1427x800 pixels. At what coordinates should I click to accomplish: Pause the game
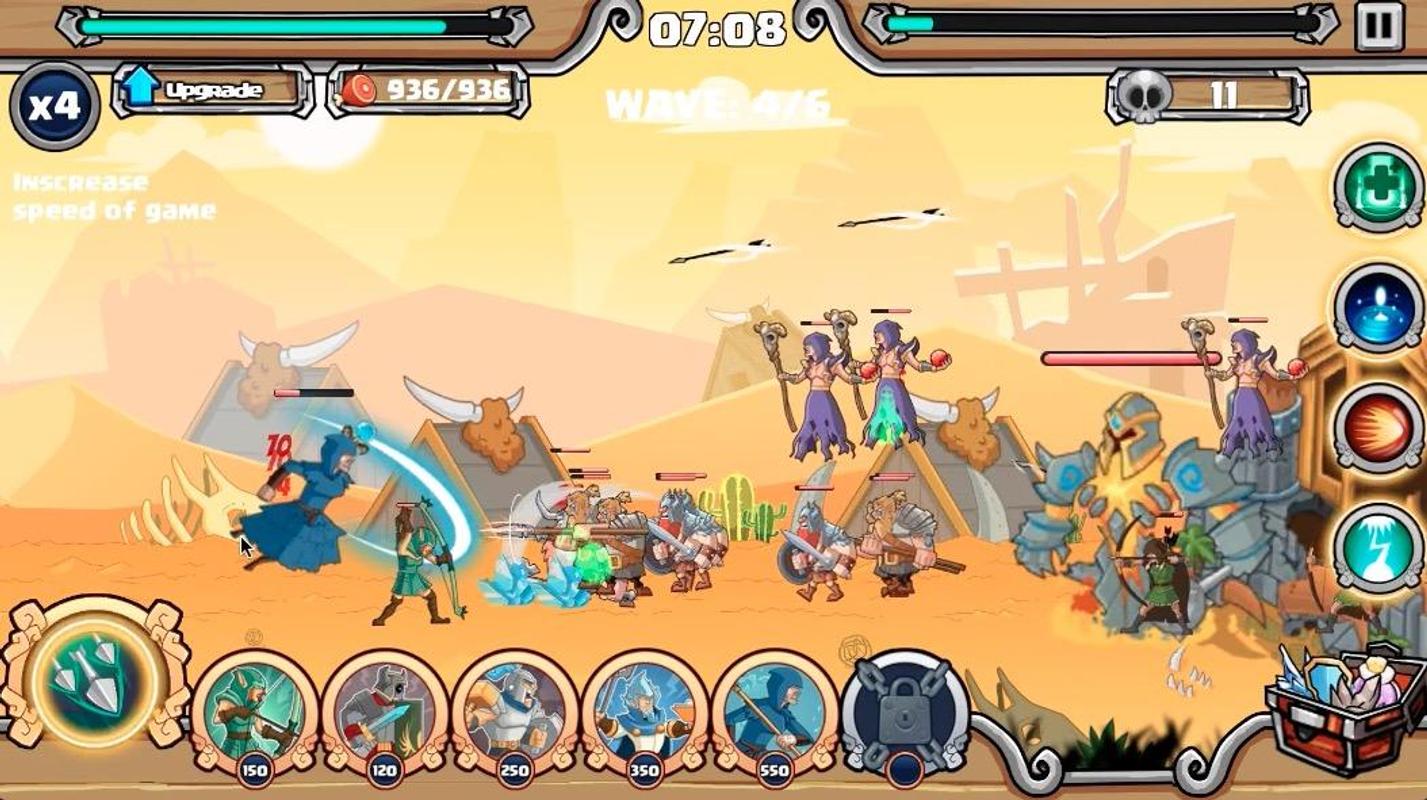[1379, 26]
